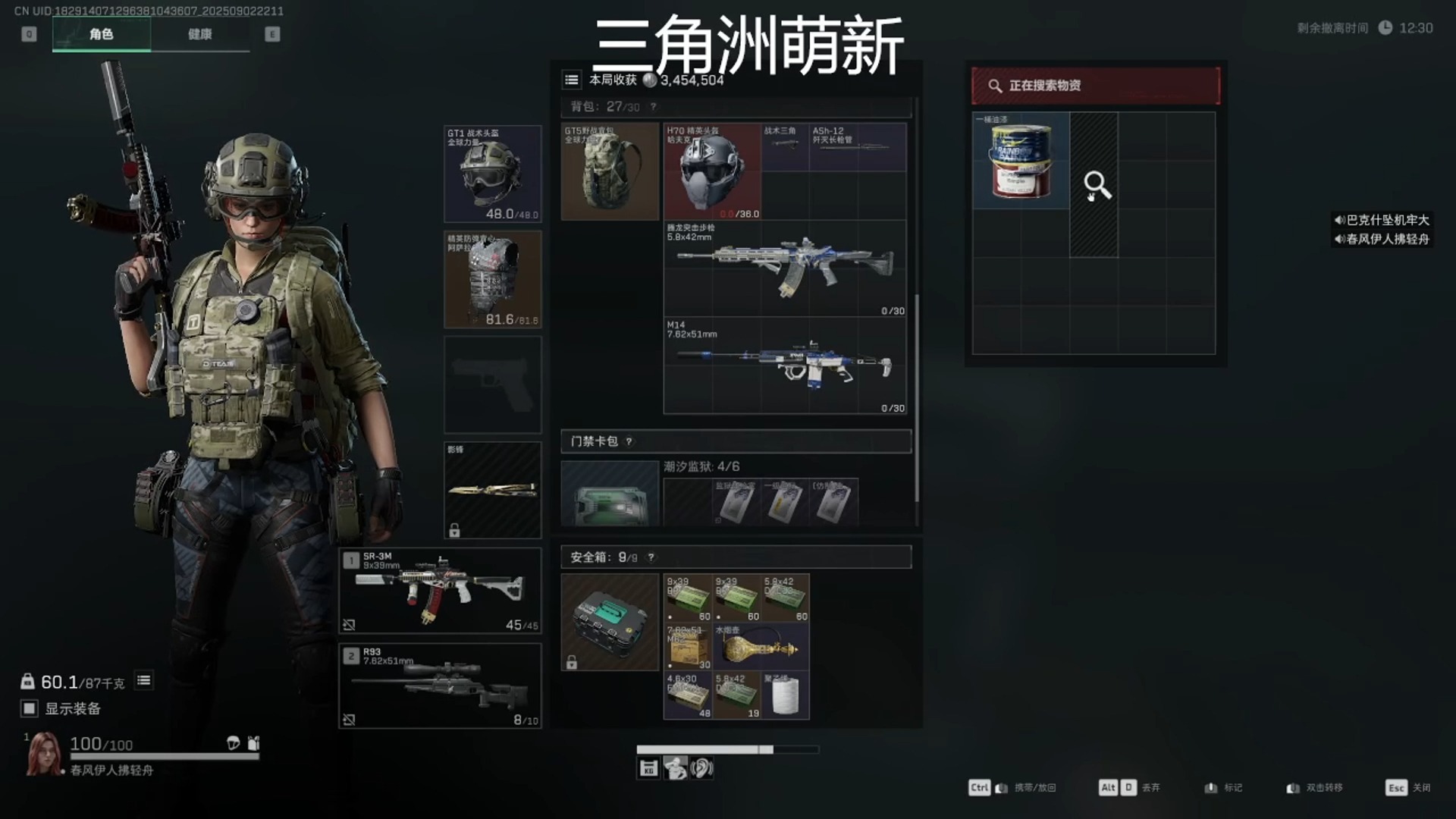
Task: Switch to the 角色 character tab
Action: click(101, 34)
